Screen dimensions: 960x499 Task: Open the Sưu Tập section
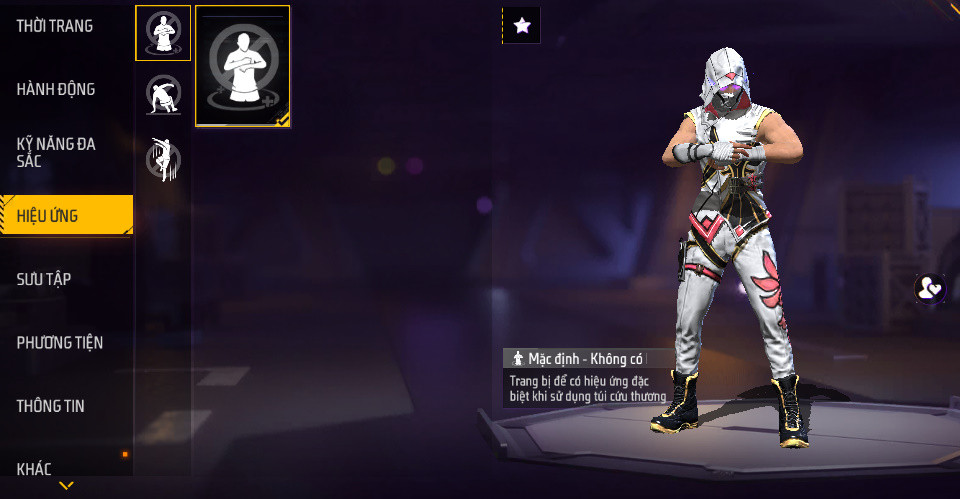click(44, 279)
